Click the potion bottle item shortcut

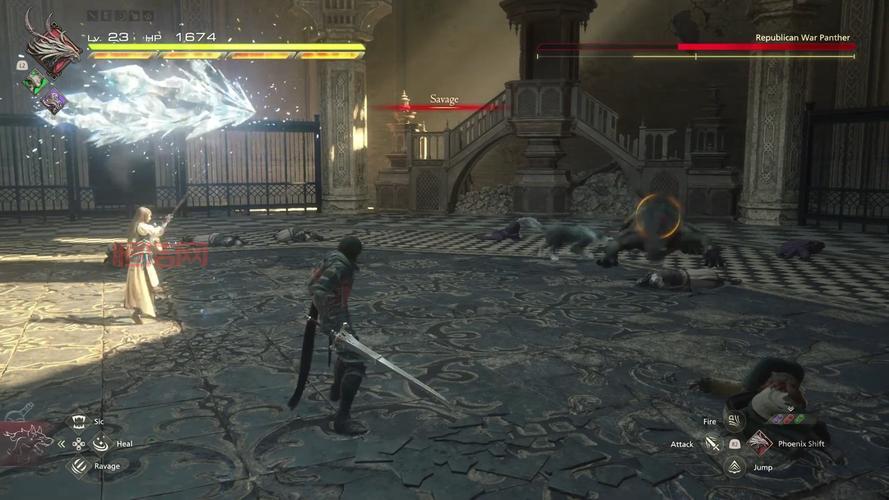tap(17, 410)
